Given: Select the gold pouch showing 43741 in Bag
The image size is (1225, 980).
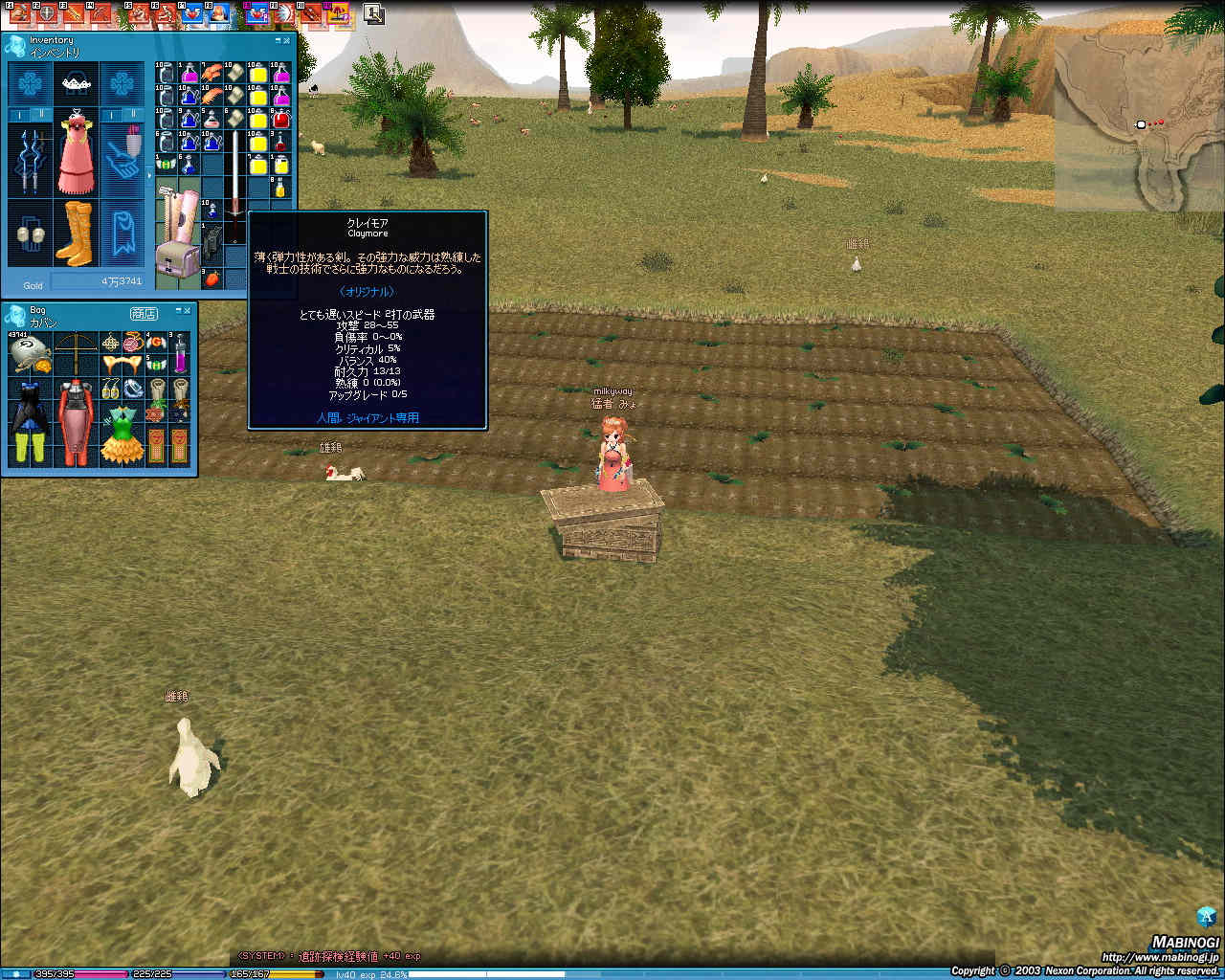Looking at the screenshot, I should click(x=29, y=352).
